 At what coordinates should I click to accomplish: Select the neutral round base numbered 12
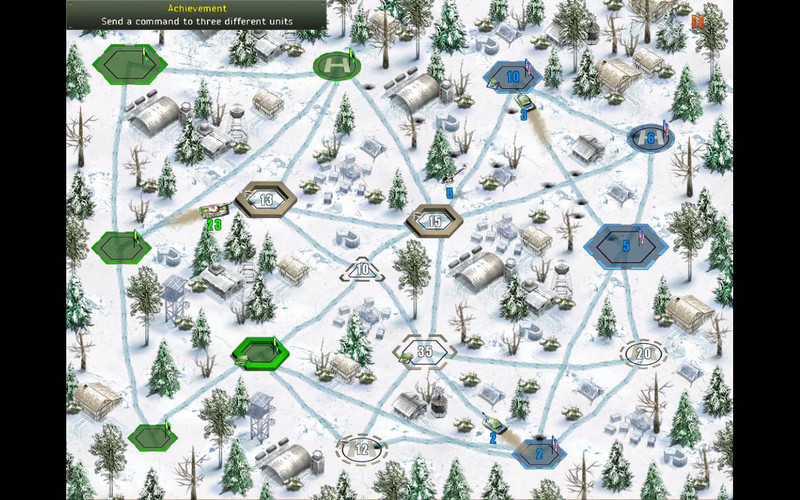click(362, 448)
